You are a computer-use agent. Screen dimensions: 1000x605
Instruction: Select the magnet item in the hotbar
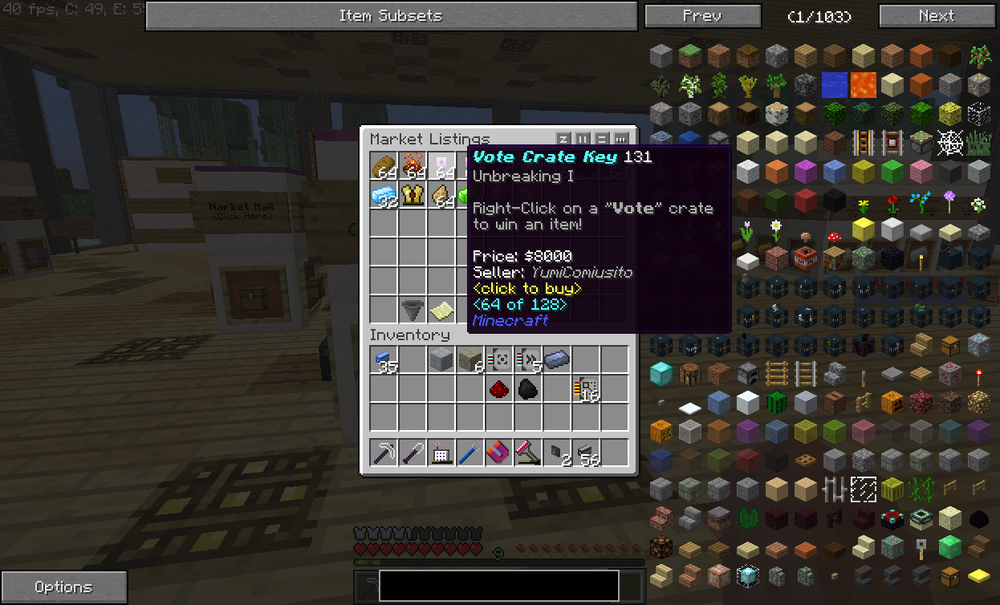500,454
